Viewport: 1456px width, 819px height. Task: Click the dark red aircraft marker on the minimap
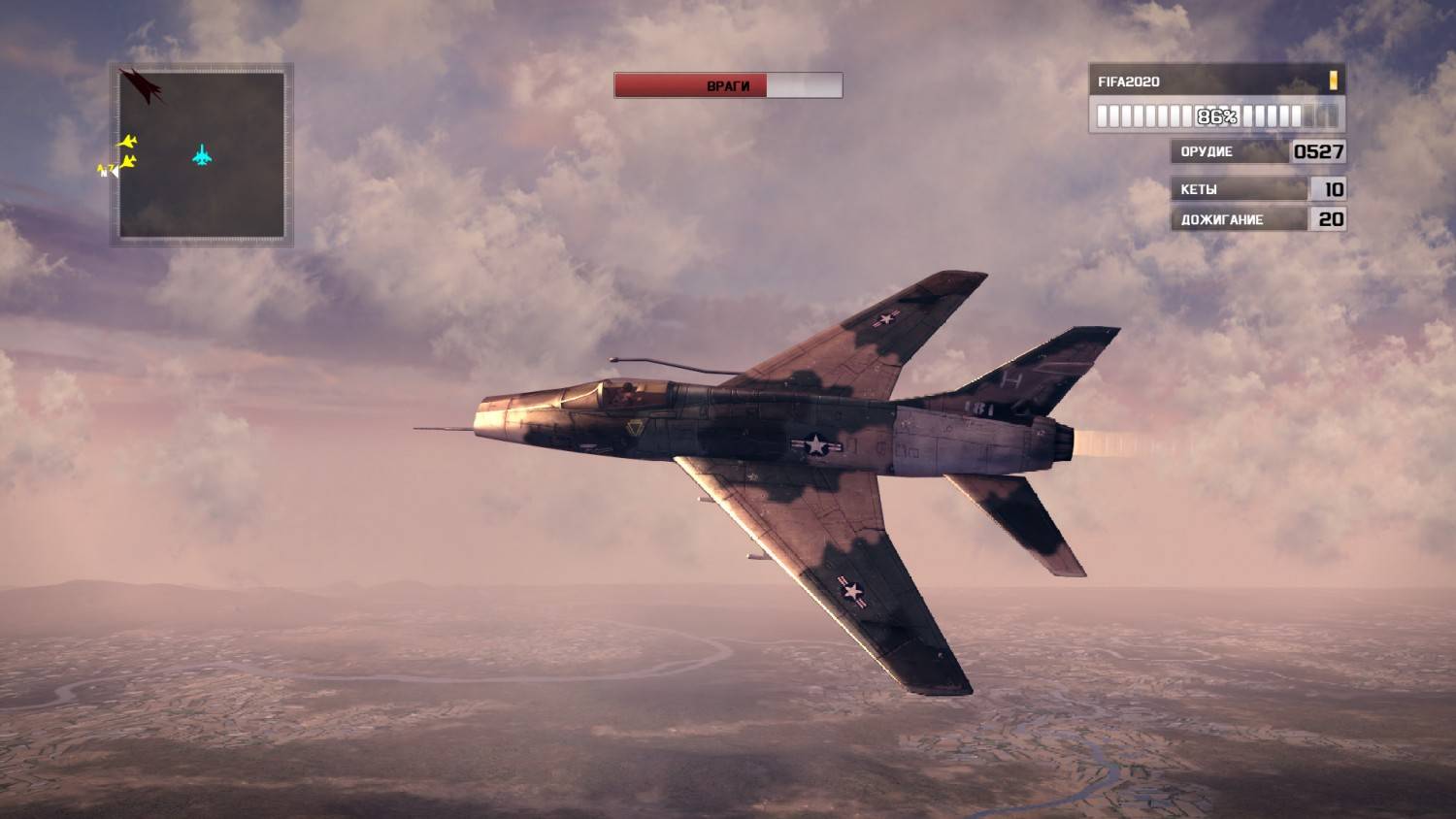[x=143, y=85]
